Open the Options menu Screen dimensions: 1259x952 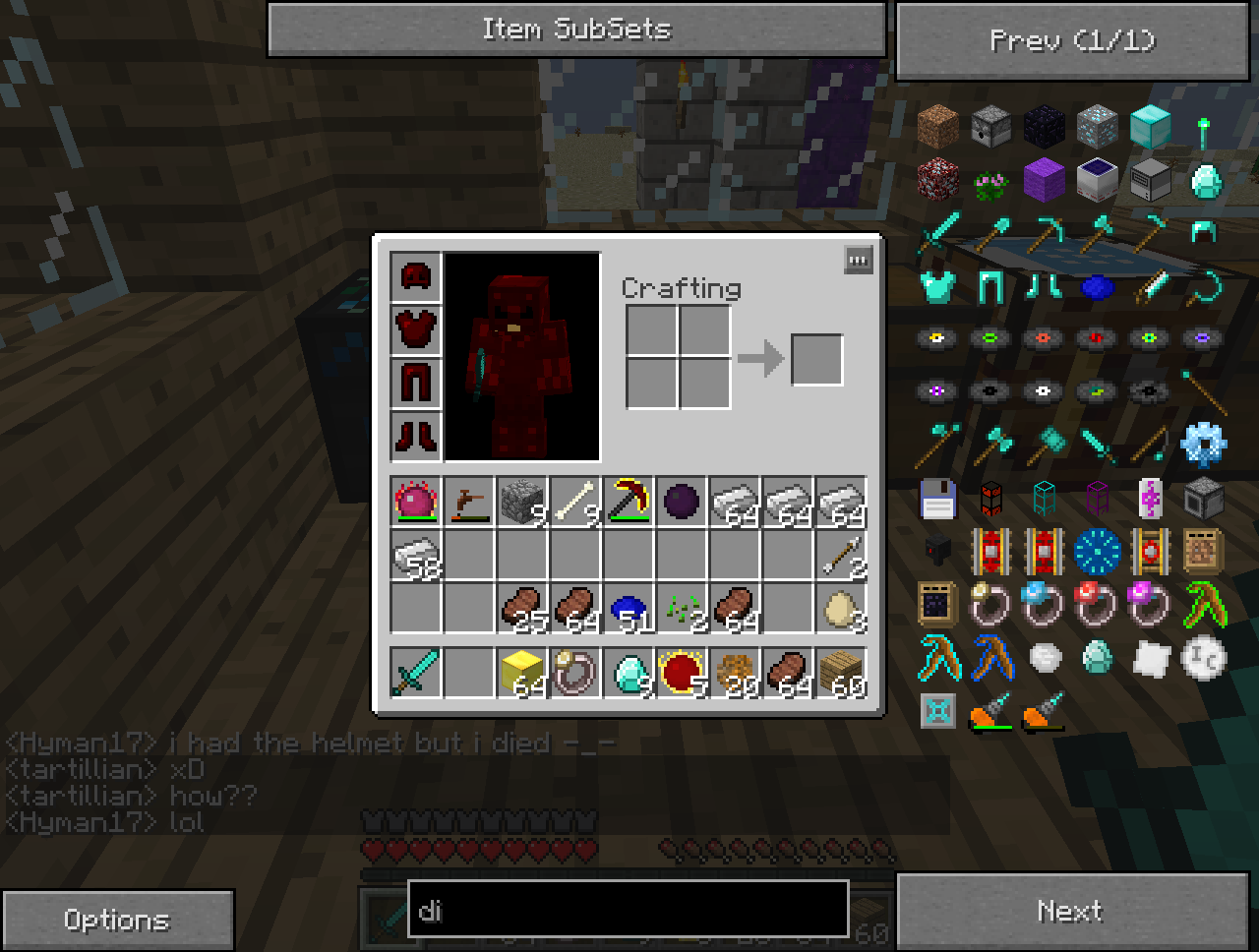[116, 921]
